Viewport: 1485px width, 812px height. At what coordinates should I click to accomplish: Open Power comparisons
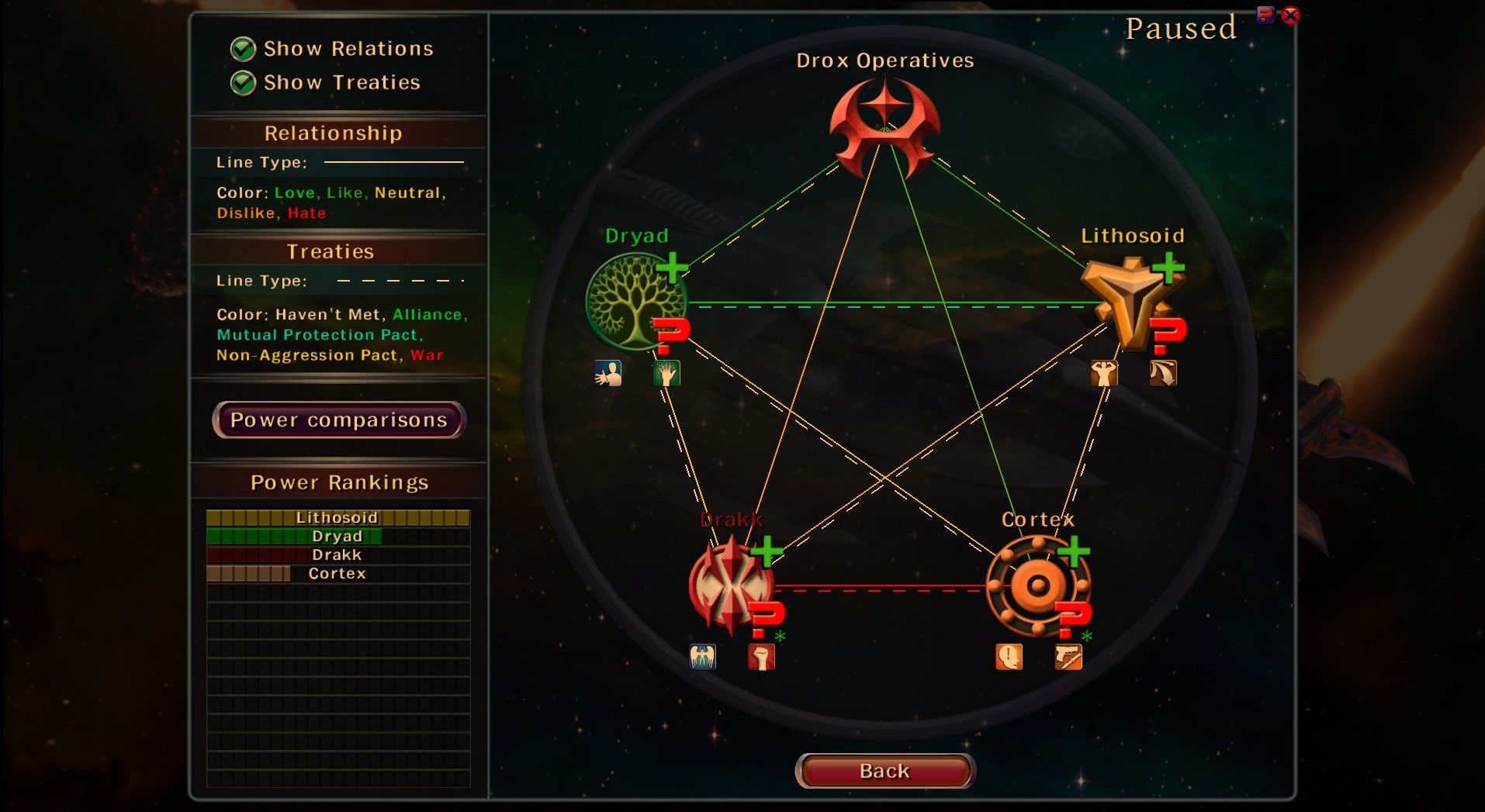click(x=339, y=420)
